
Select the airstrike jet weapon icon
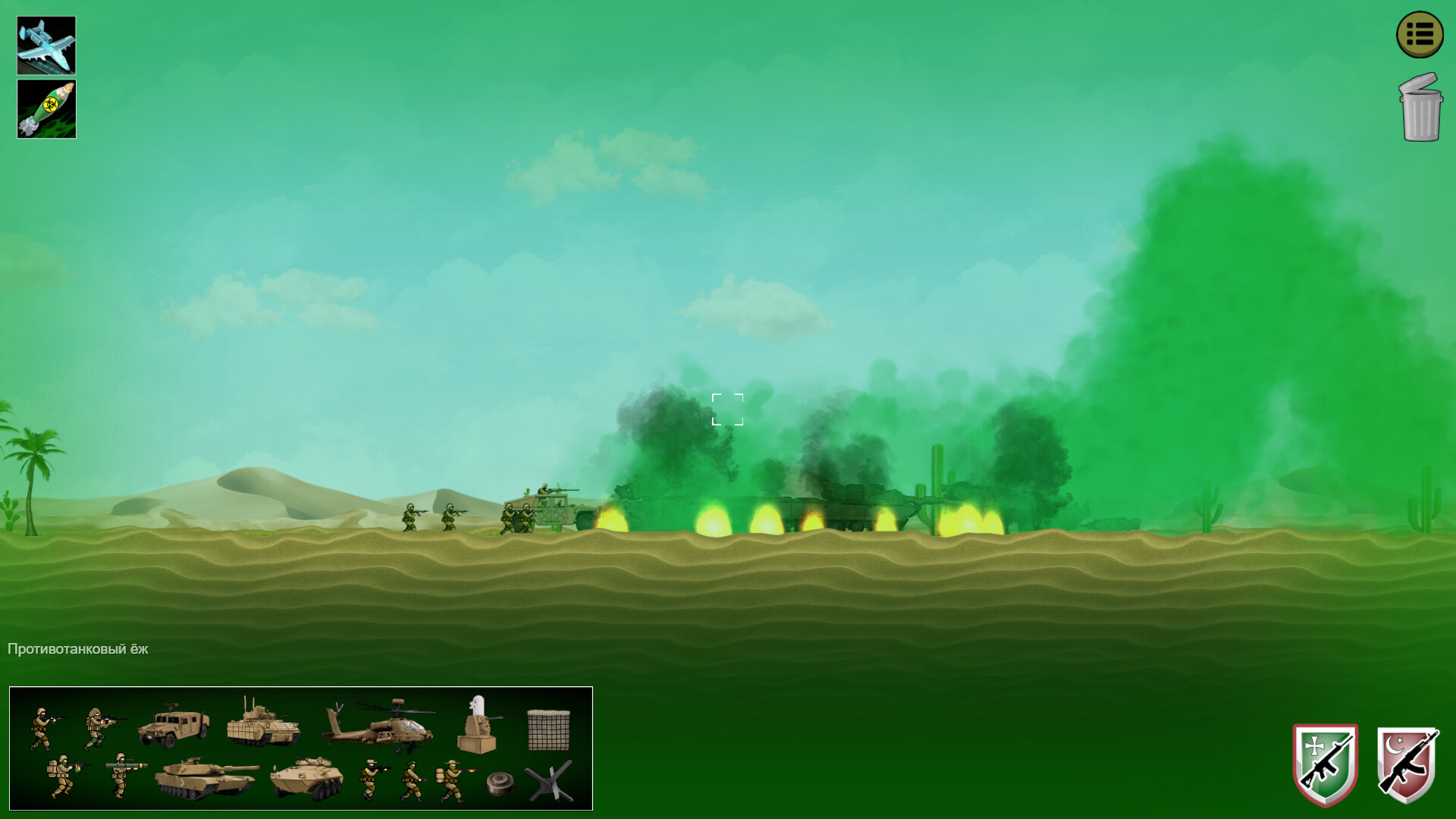[45, 44]
